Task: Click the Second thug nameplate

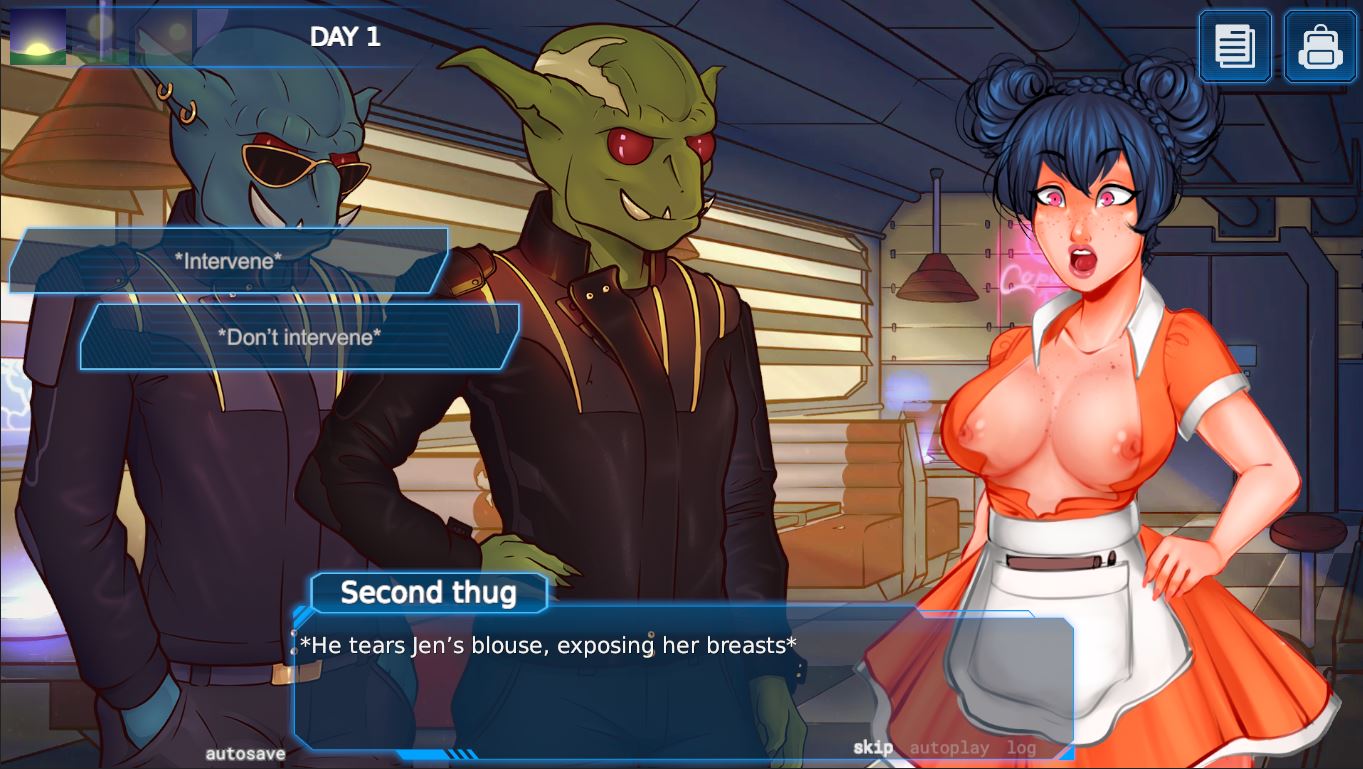Action: (x=428, y=592)
